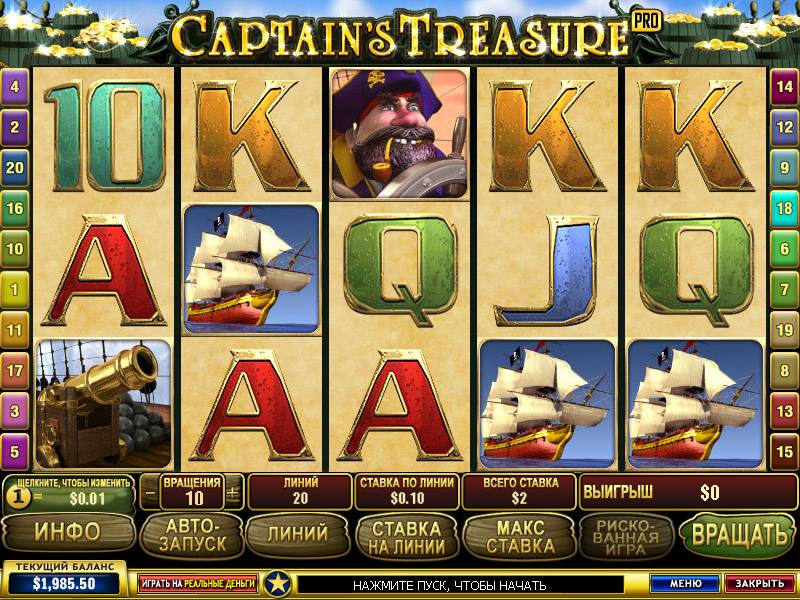Viewport: 800px width, 600px height.
Task: Select payline number 4 marker
Action: click(14, 86)
